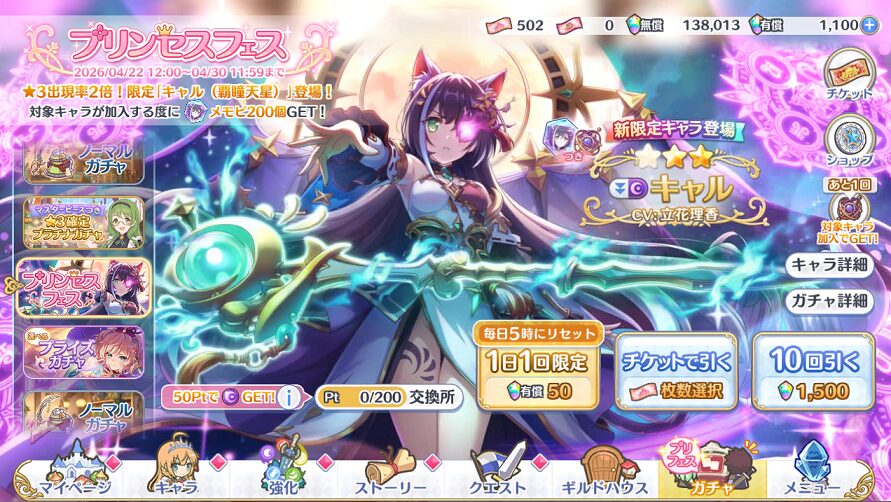Select the プライズガチャ banner
The height and width of the screenshot is (502, 891).
pyautogui.click(x=84, y=351)
